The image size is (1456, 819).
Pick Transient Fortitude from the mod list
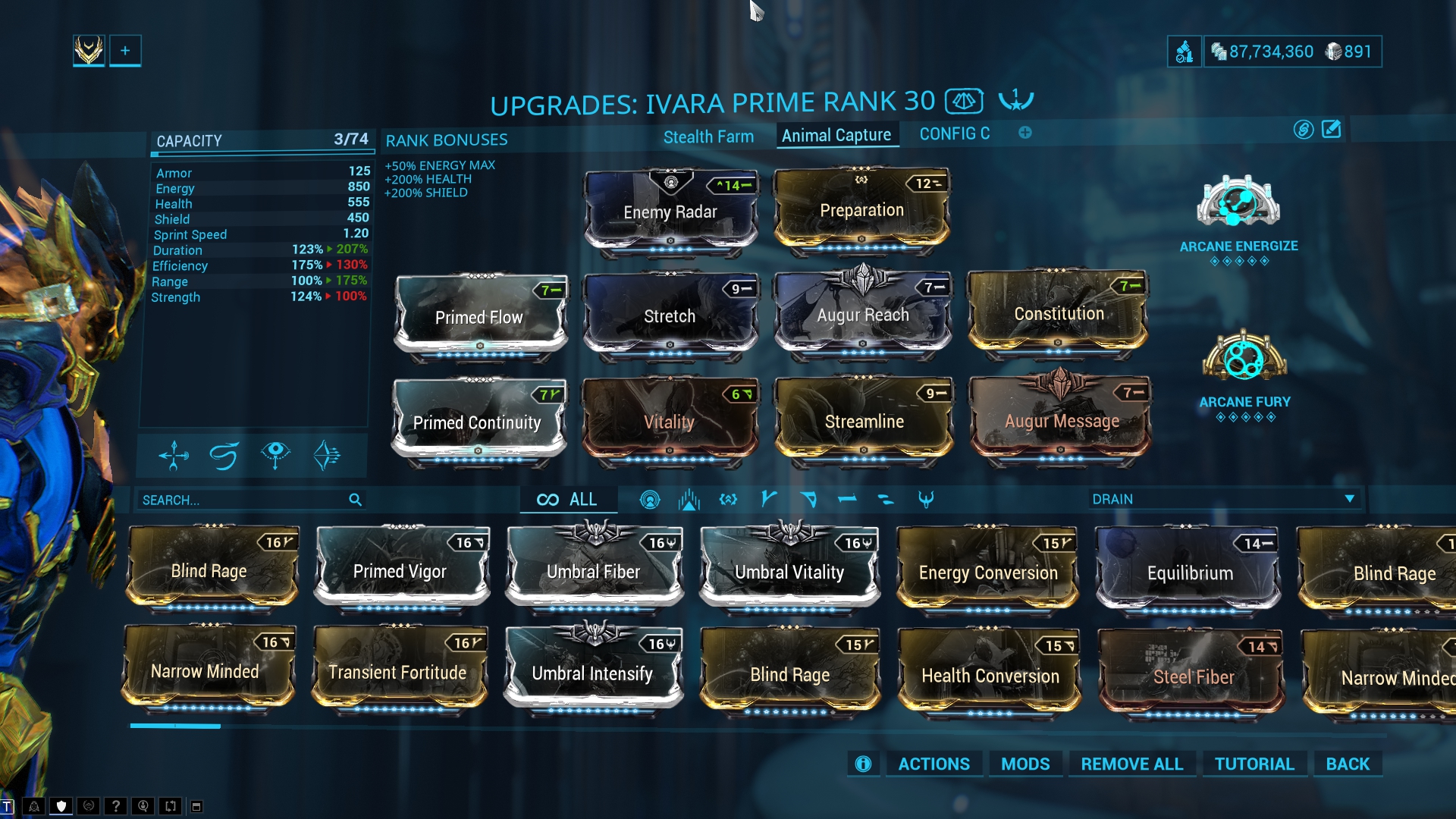click(x=397, y=672)
